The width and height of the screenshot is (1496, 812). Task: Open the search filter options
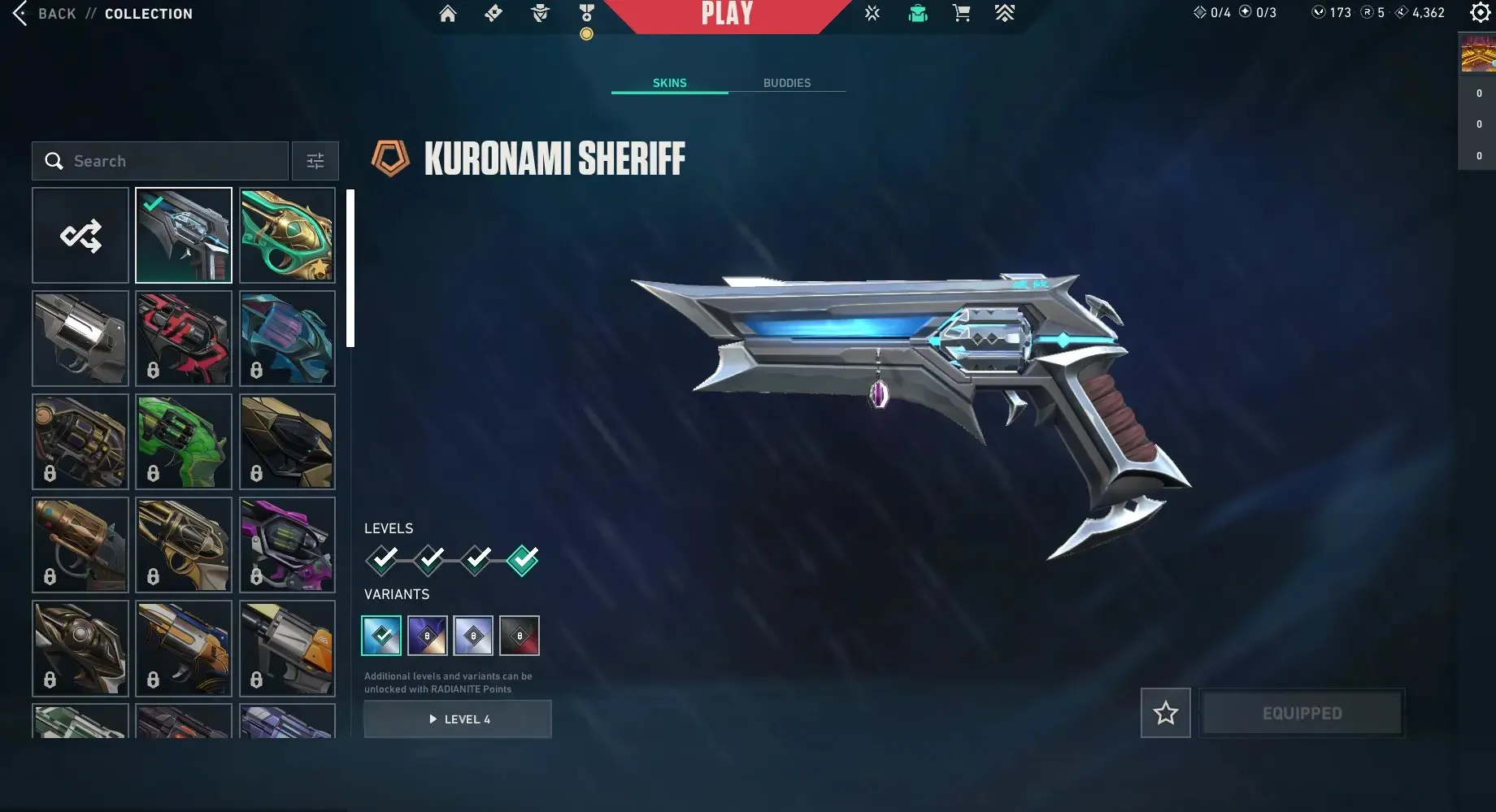pyautogui.click(x=315, y=161)
